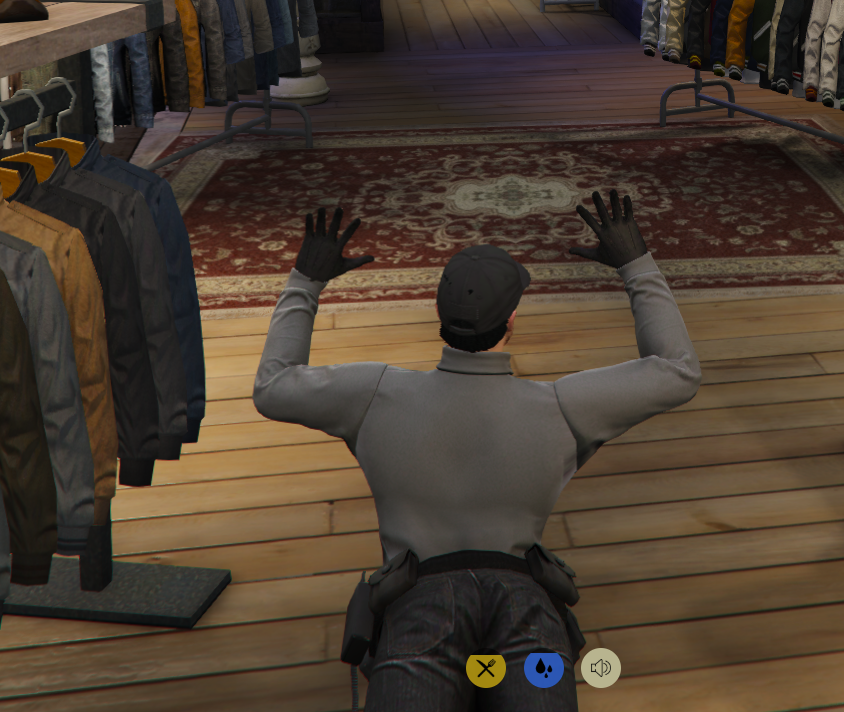The height and width of the screenshot is (712, 844).
Task: Toggle the voice speaker icon
Action: [601, 668]
